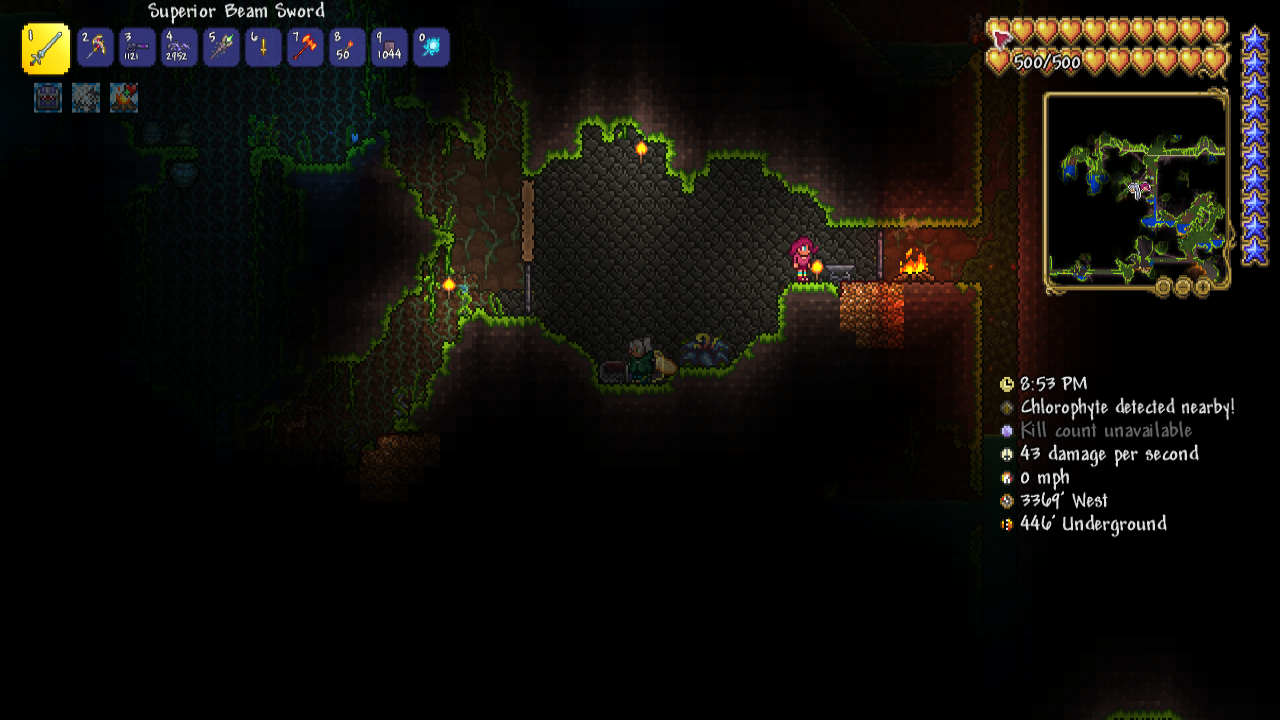Click the Cozy Fire campfire buff icon
The height and width of the screenshot is (720, 1280).
(x=124, y=97)
